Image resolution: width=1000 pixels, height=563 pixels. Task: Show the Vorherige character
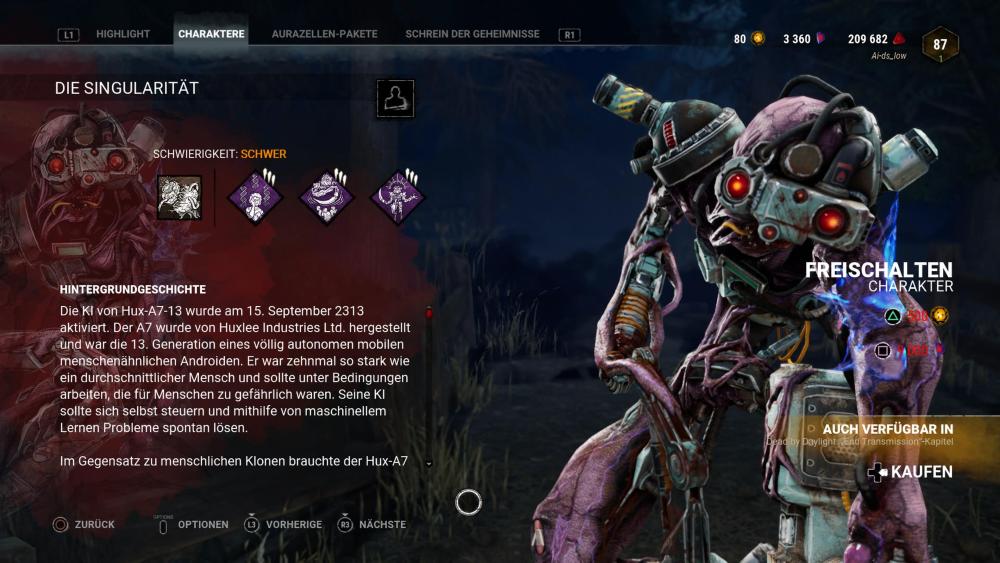[x=284, y=524]
